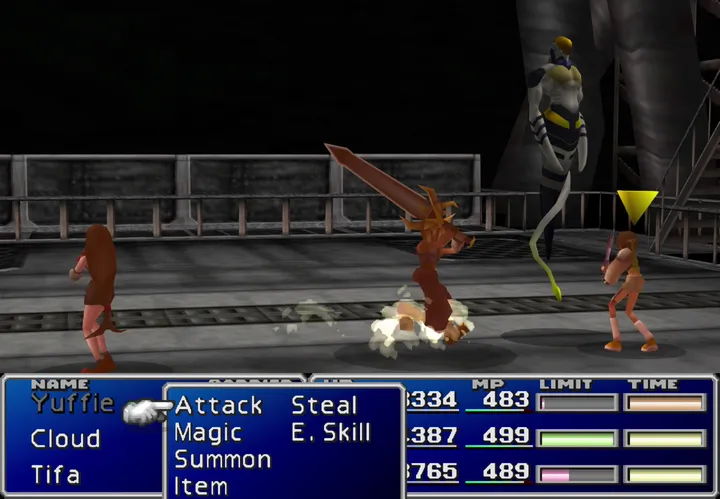This screenshot has height=499, width=720.
Task: Select the Attack command
Action: pos(218,406)
